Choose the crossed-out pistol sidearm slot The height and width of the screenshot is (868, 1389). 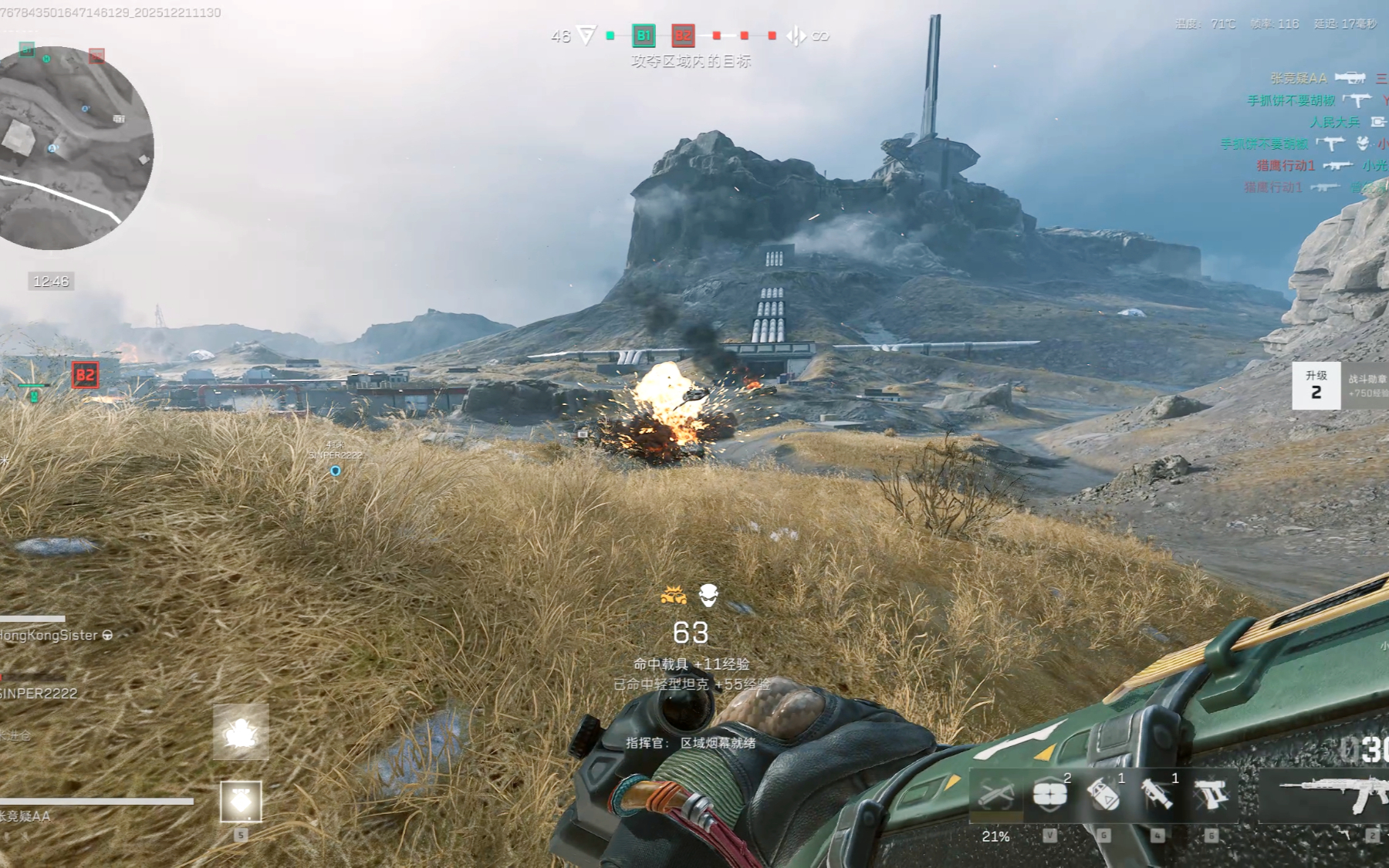pyautogui.click(x=1211, y=795)
